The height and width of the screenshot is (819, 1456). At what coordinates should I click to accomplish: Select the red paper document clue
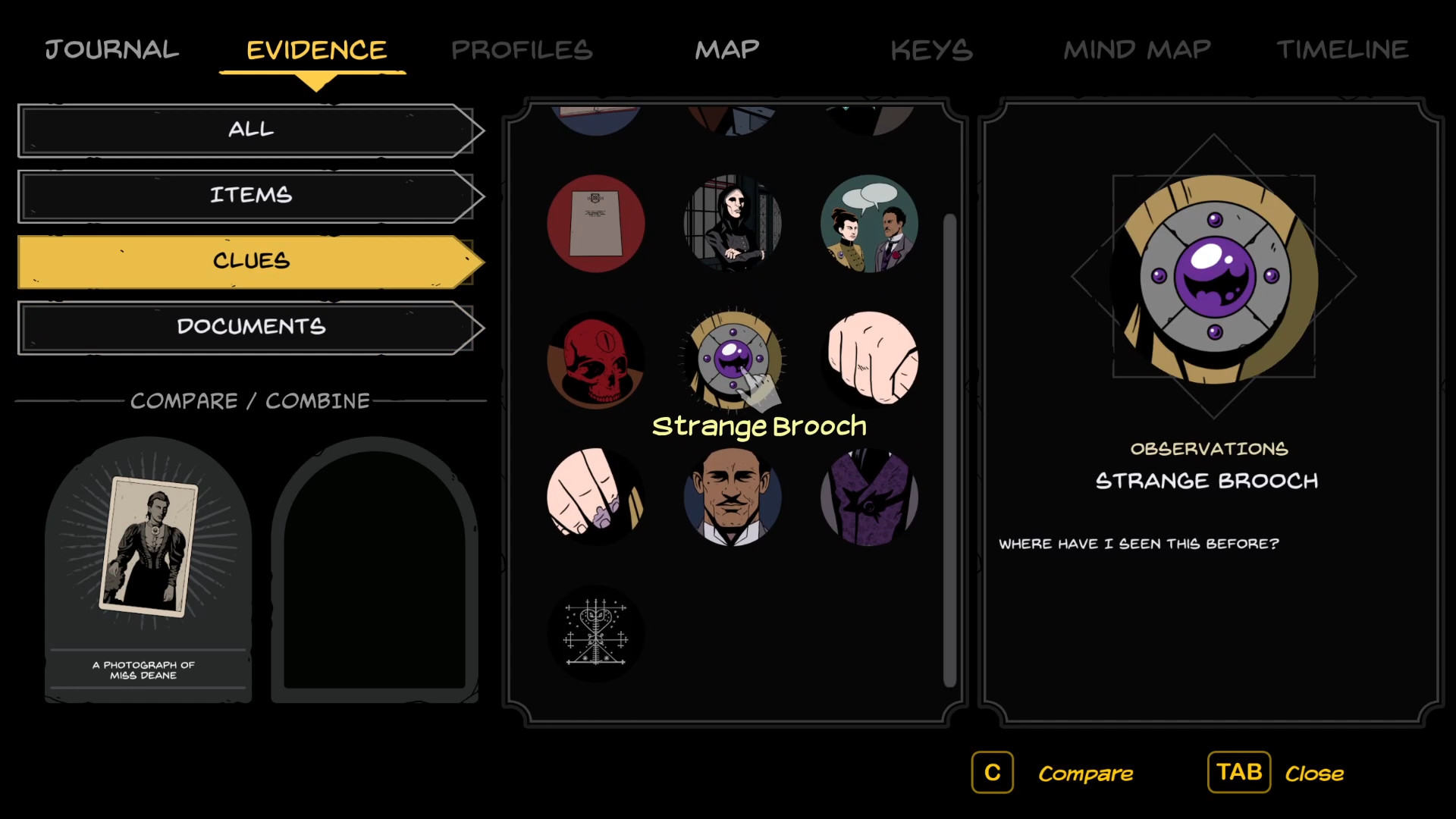click(x=596, y=224)
